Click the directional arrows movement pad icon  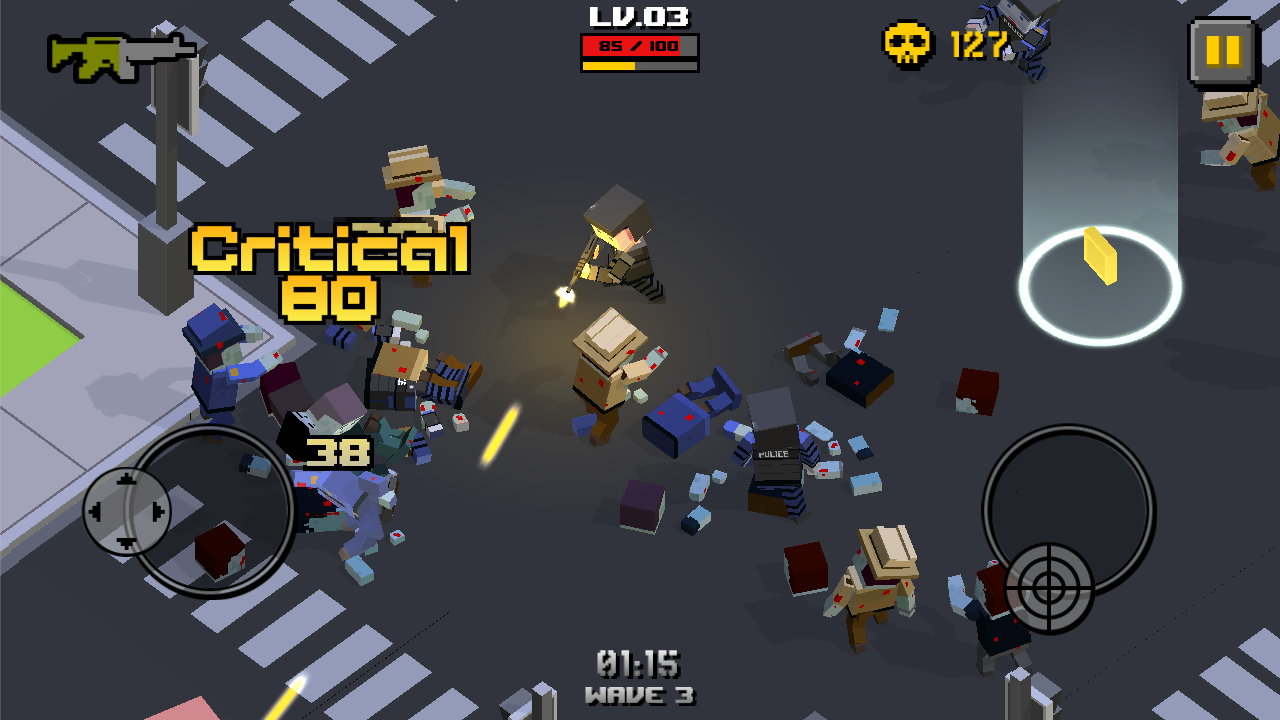tap(128, 511)
